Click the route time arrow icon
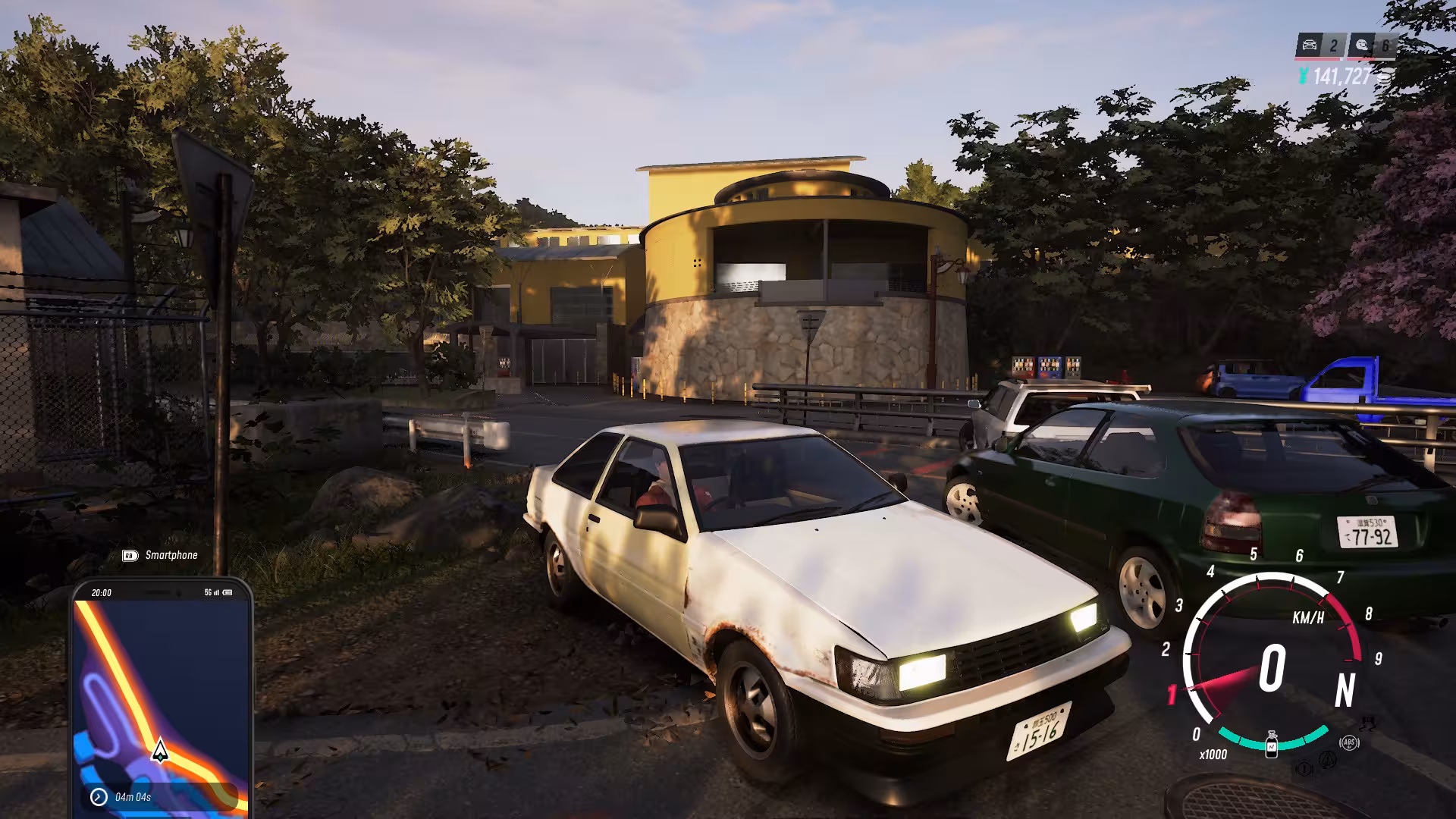This screenshot has height=819, width=1456. click(99, 796)
